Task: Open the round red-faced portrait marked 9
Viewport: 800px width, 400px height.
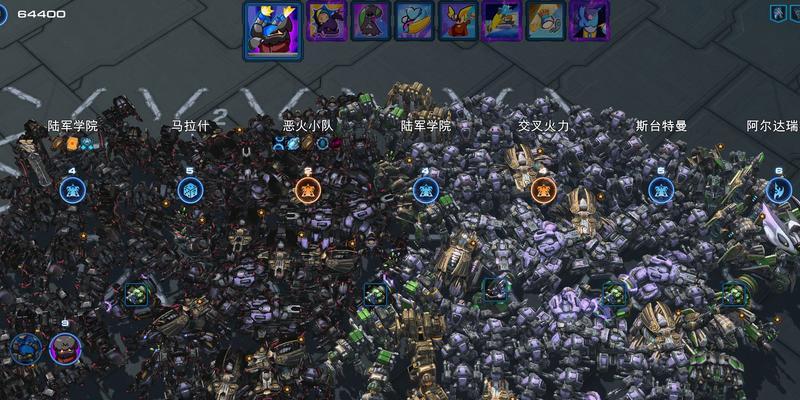Action: (x=65, y=347)
